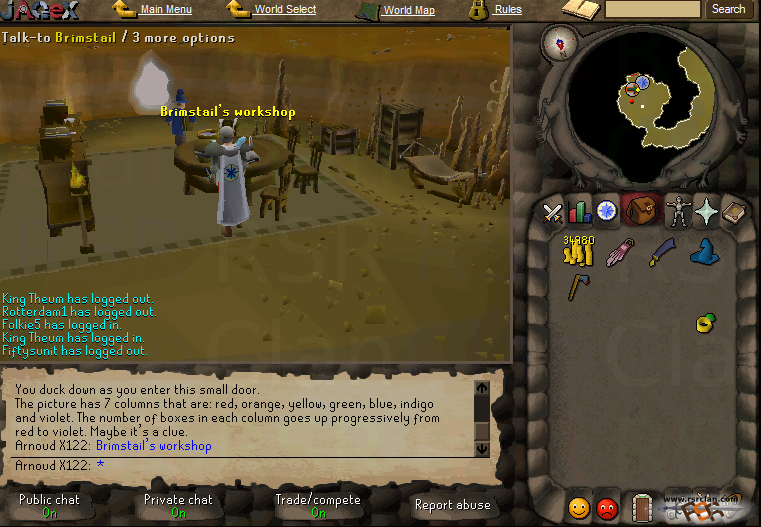Open the World Map
The width and height of the screenshot is (761, 527).
point(409,11)
